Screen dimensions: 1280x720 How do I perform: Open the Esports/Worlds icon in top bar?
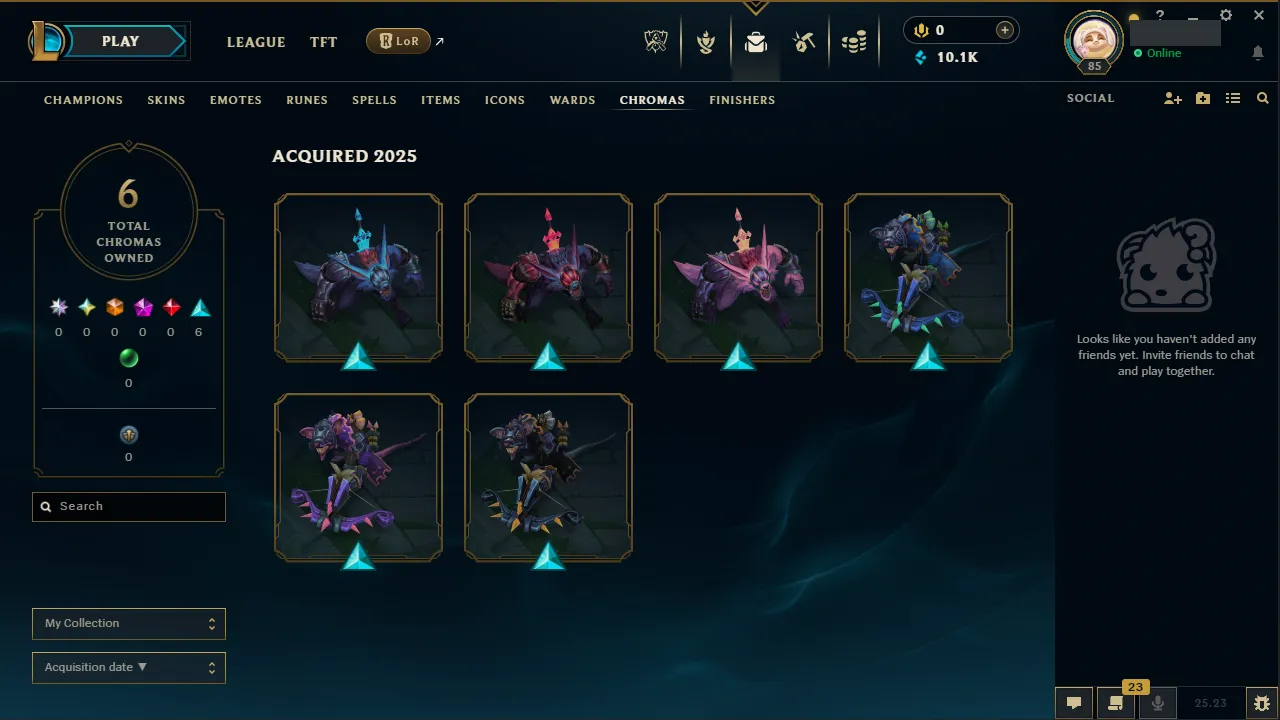tap(655, 41)
